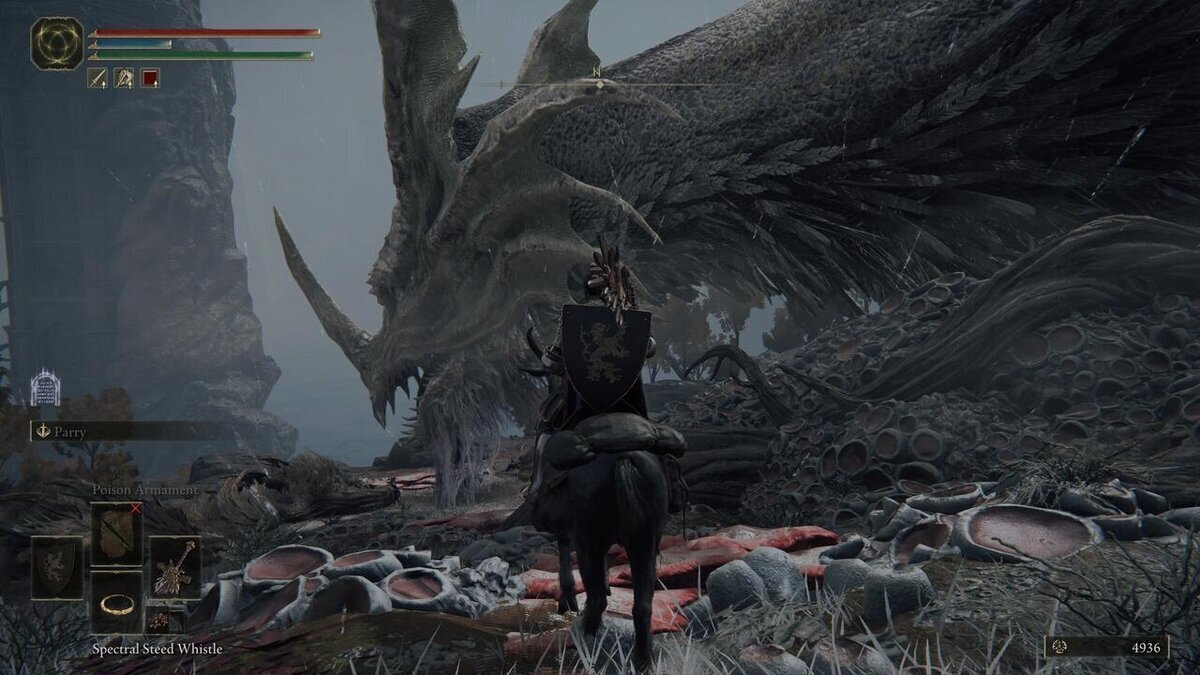Click the compass north marker
The width and height of the screenshot is (1200, 675).
click(597, 73)
